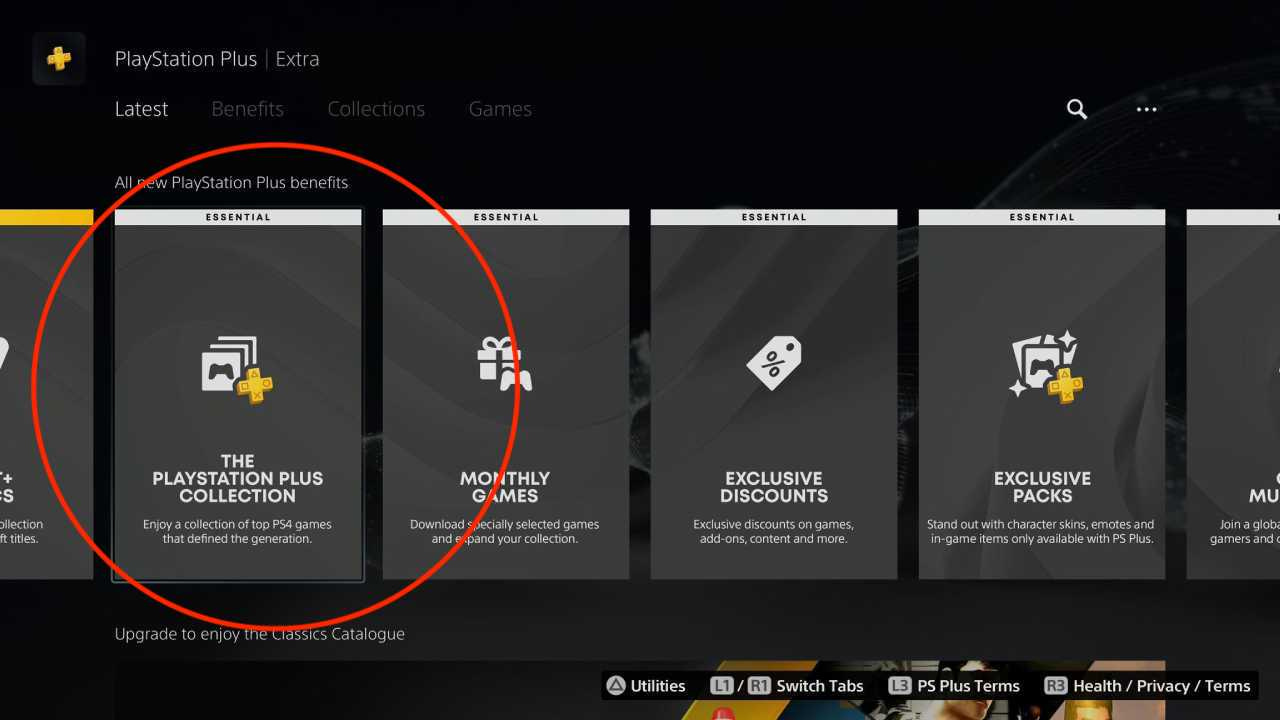Image resolution: width=1280 pixels, height=720 pixels.
Task: Select the Exclusive Discounts card
Action: point(773,394)
